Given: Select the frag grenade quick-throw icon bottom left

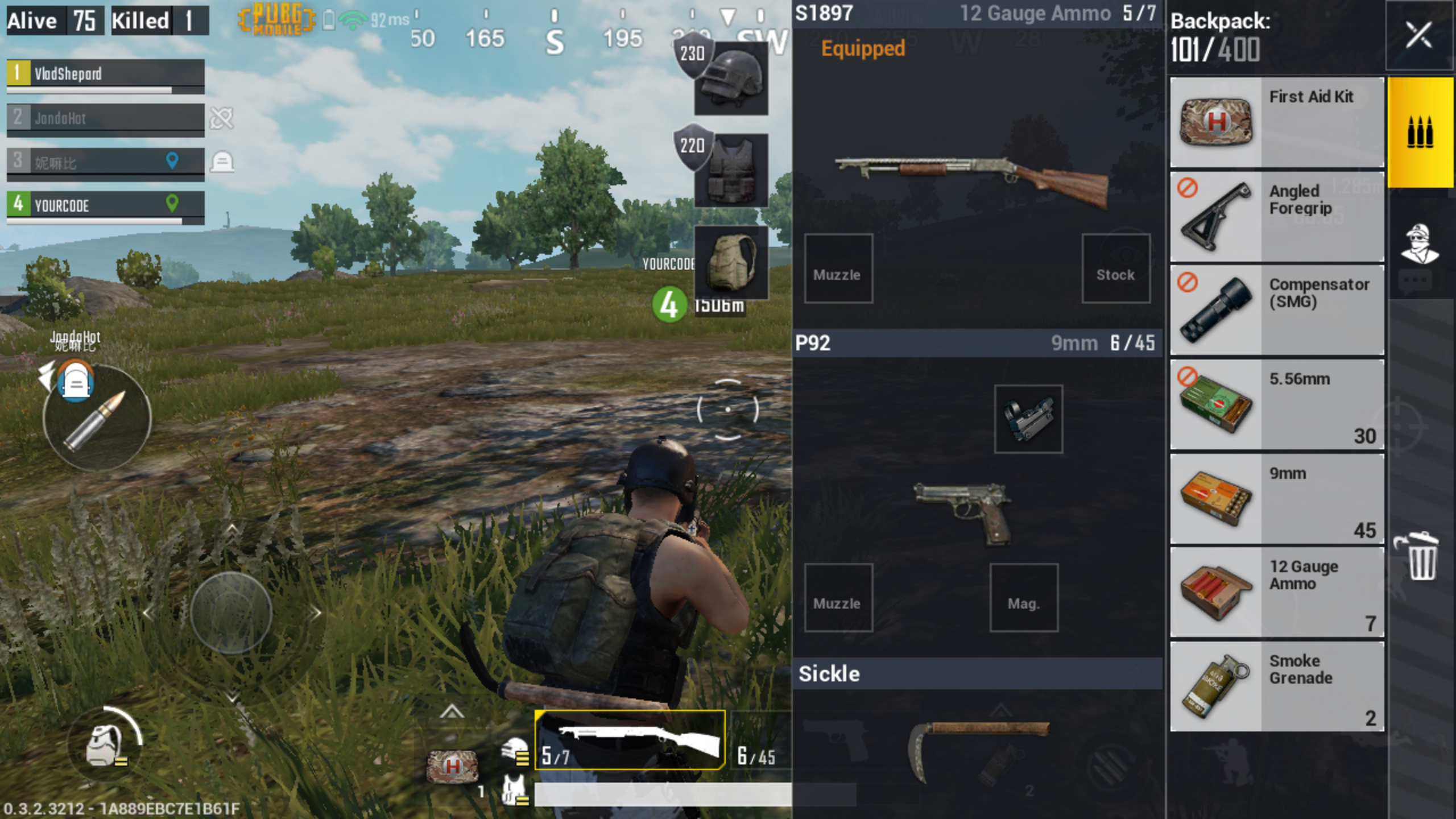Looking at the screenshot, I should [x=102, y=744].
